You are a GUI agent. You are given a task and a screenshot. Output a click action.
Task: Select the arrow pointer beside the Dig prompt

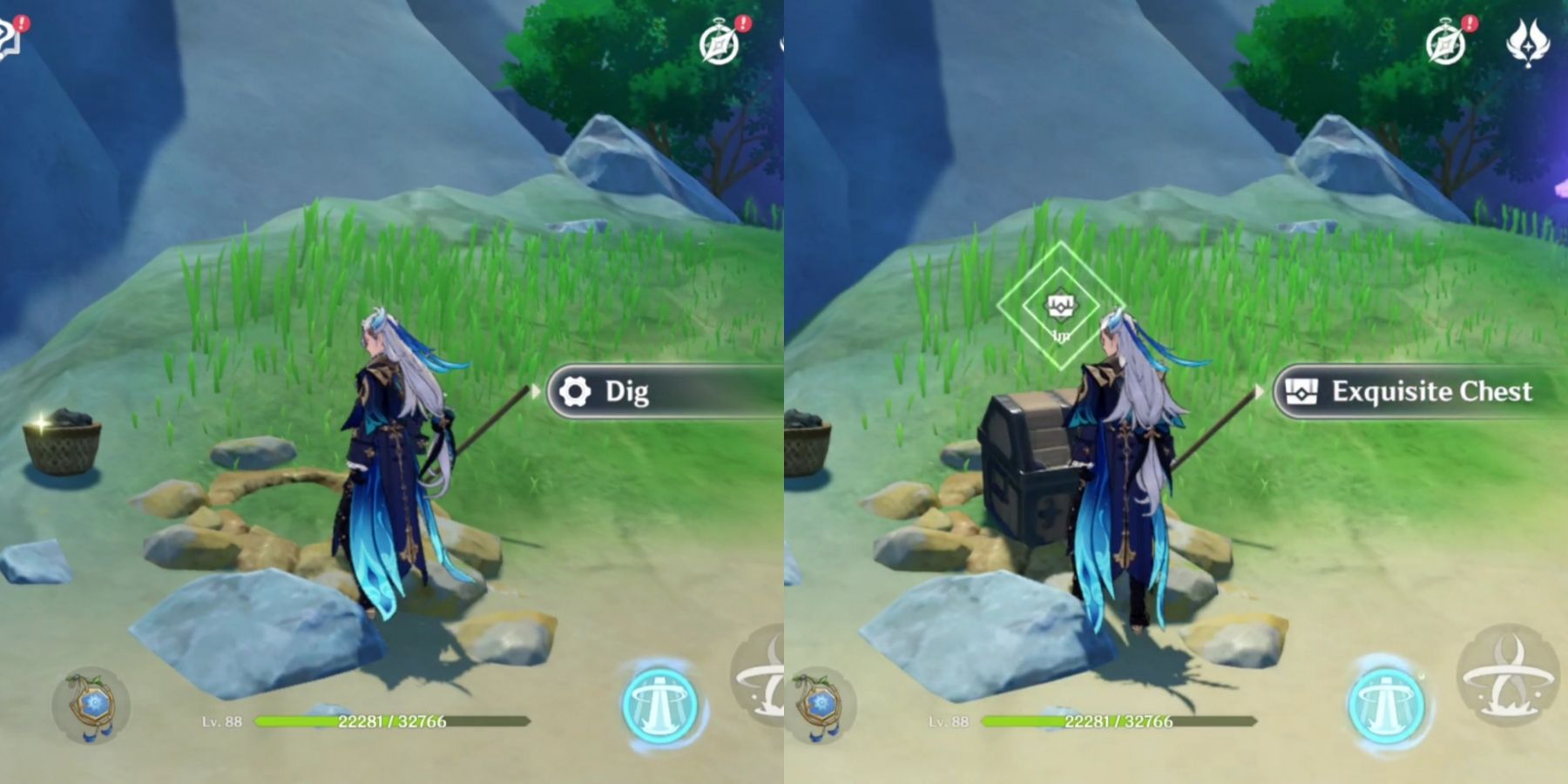[x=533, y=392]
